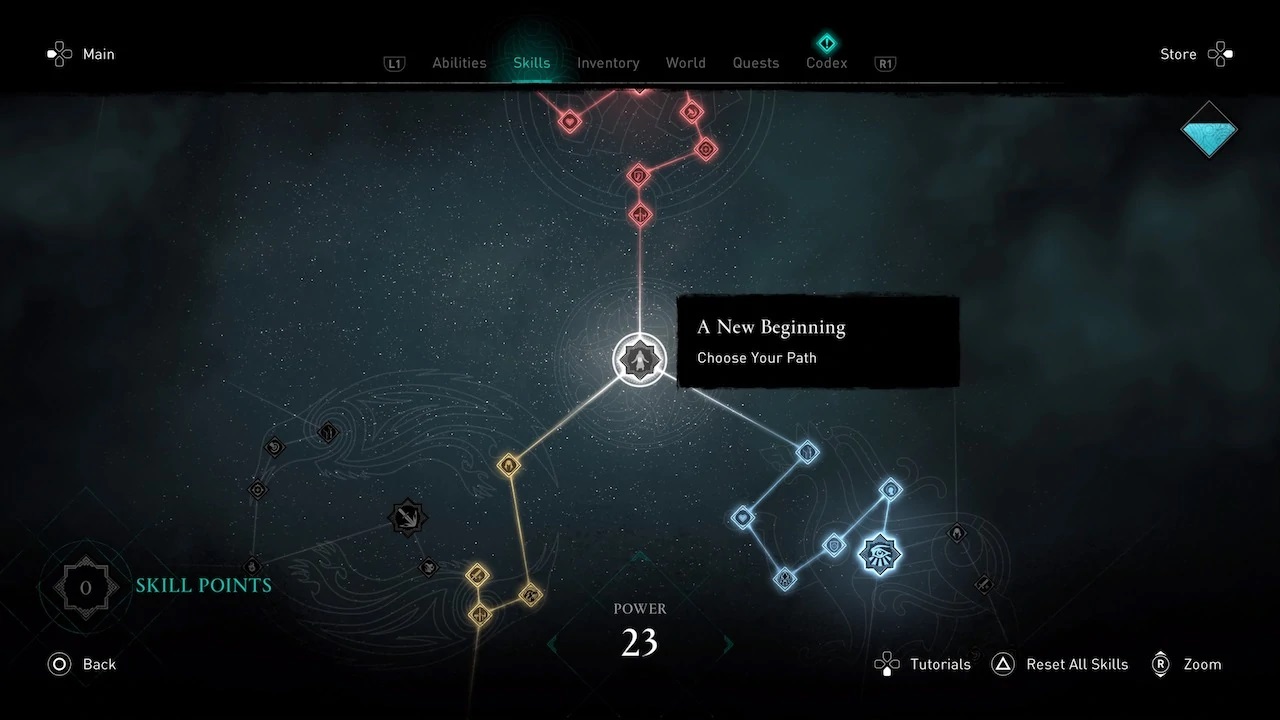Click the small chevron above the Power label
Image resolution: width=1280 pixels, height=720 pixels.
[639, 557]
